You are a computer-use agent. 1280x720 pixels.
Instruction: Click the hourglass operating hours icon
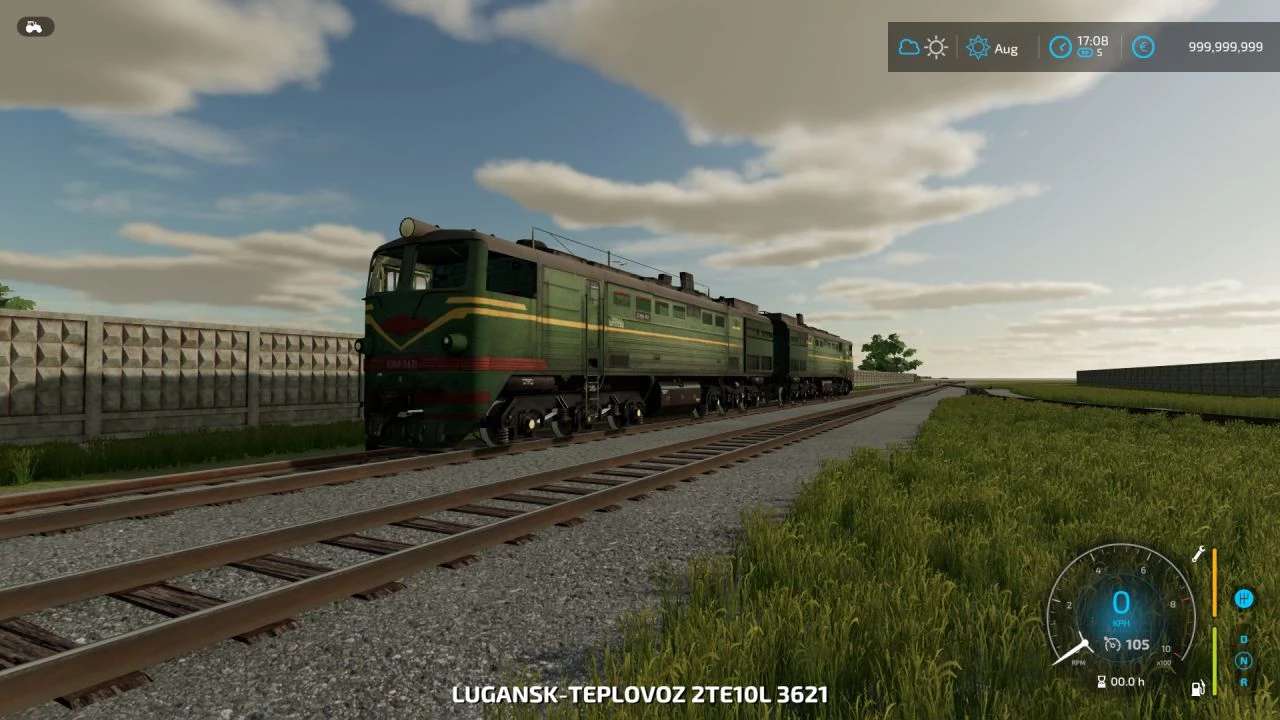[x=1101, y=680]
